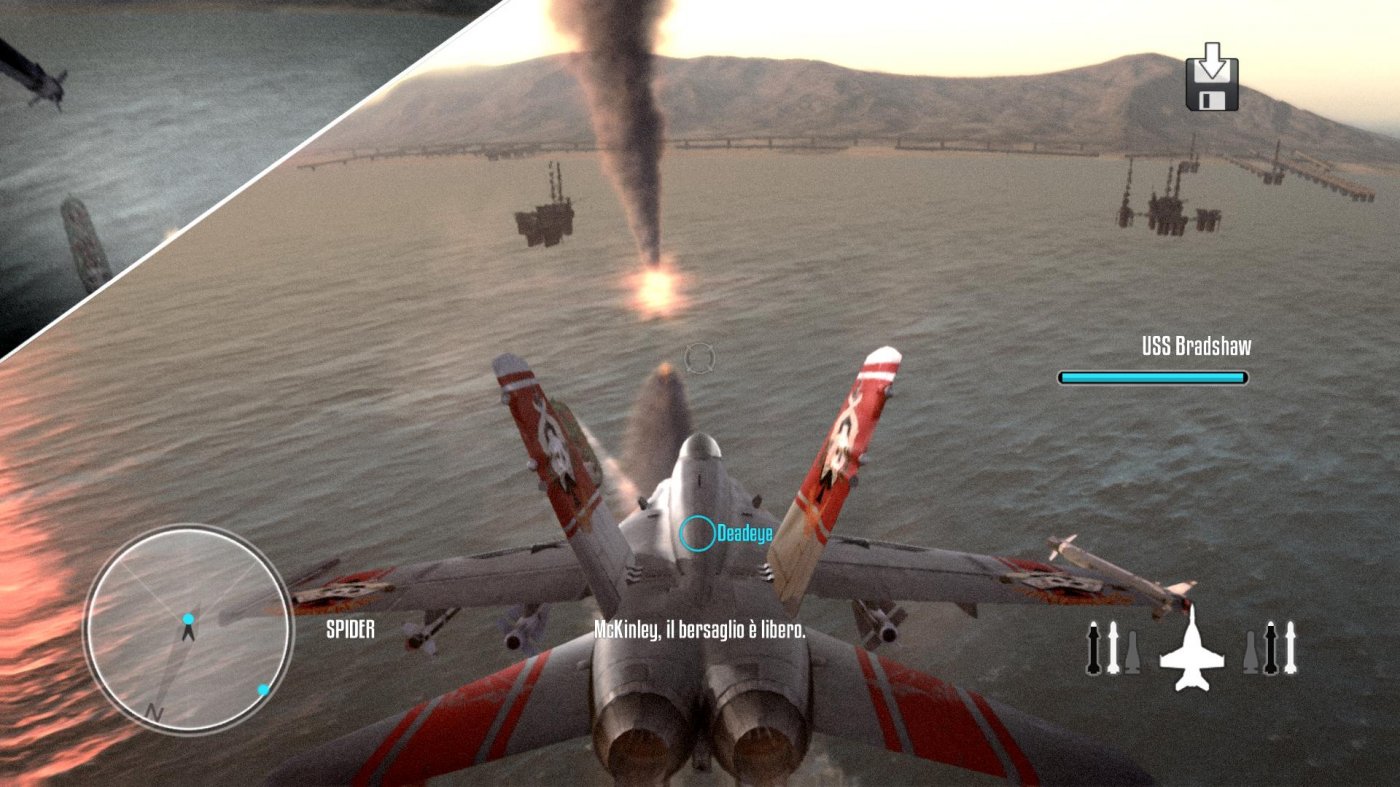Click the cyan blip at the radar's lower right
The image size is (1400, 787).
[x=263, y=688]
